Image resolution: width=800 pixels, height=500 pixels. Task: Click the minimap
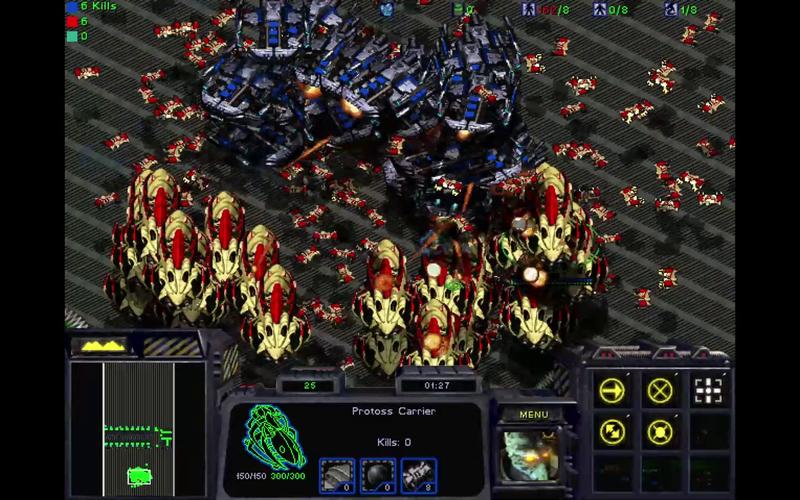tap(138, 427)
